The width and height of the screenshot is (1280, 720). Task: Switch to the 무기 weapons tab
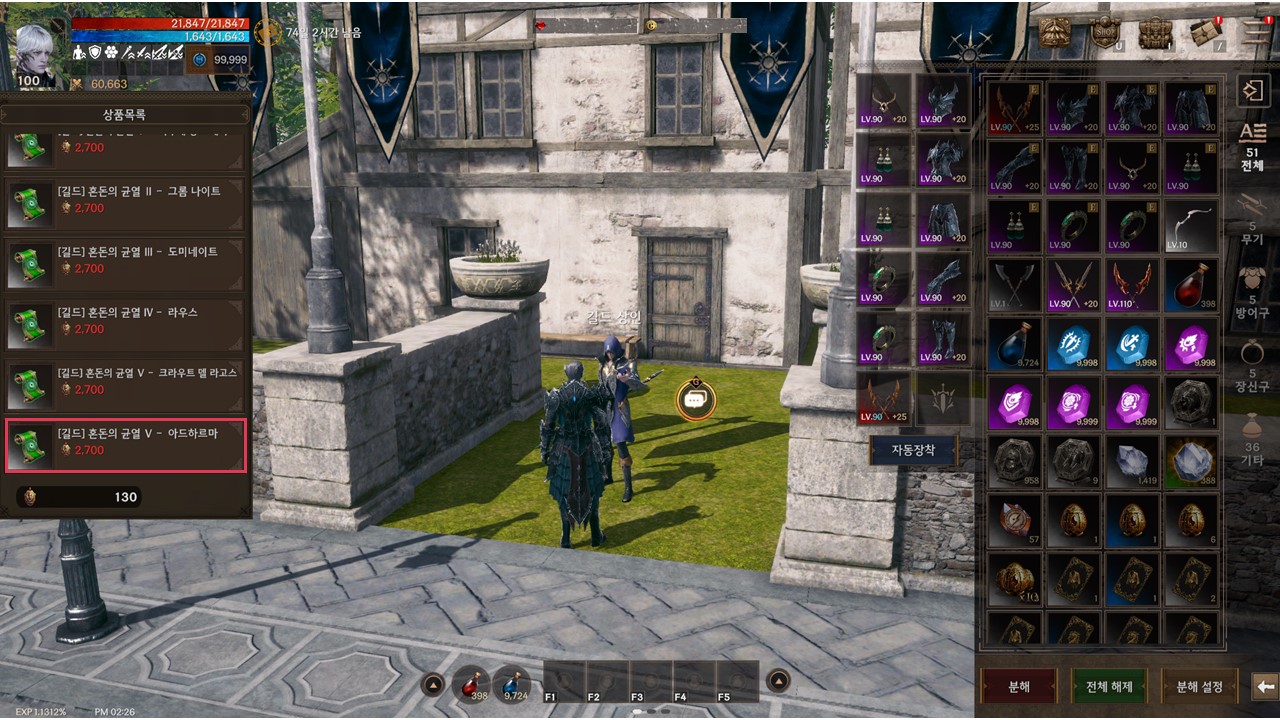1252,218
